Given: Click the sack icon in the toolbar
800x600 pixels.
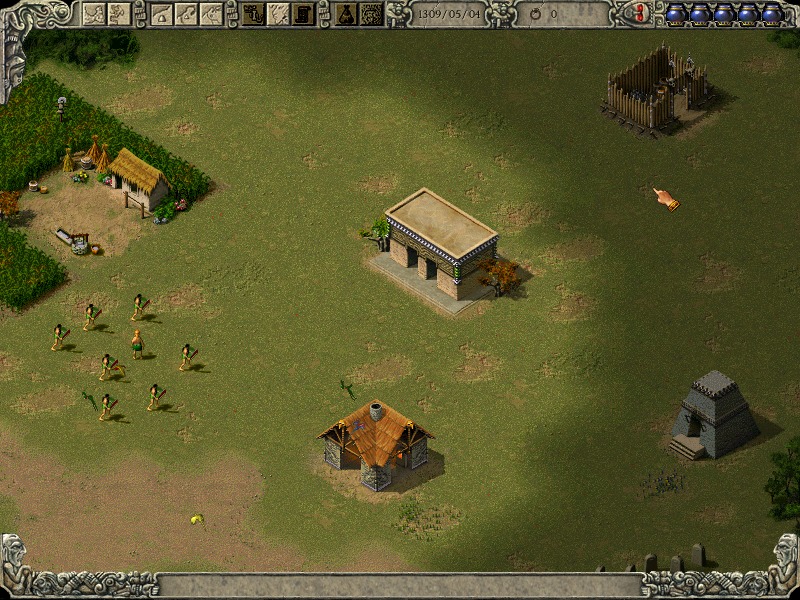Looking at the screenshot, I should [x=346, y=13].
